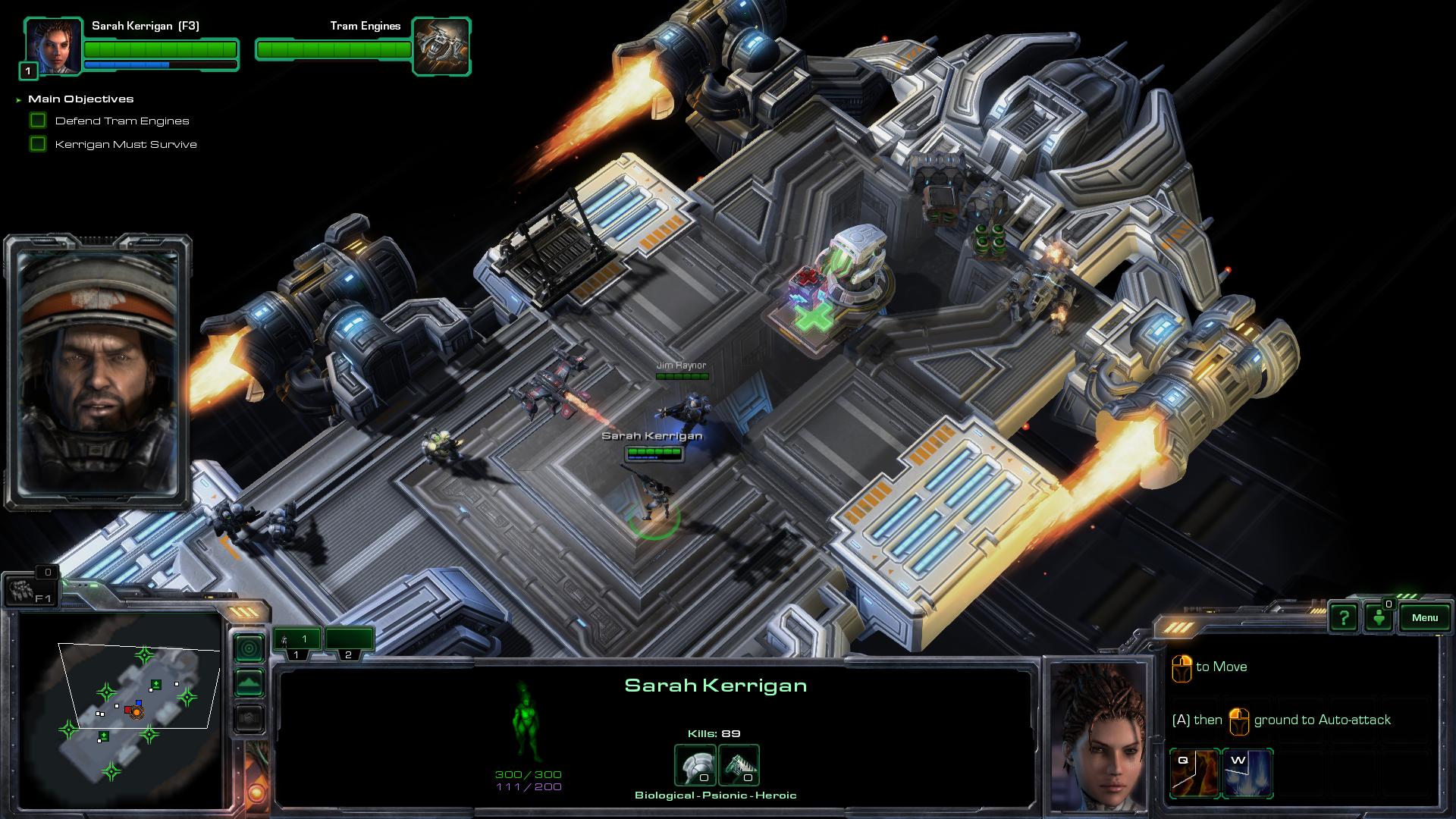Activate Kerrigan's W blue ability

click(x=1247, y=773)
